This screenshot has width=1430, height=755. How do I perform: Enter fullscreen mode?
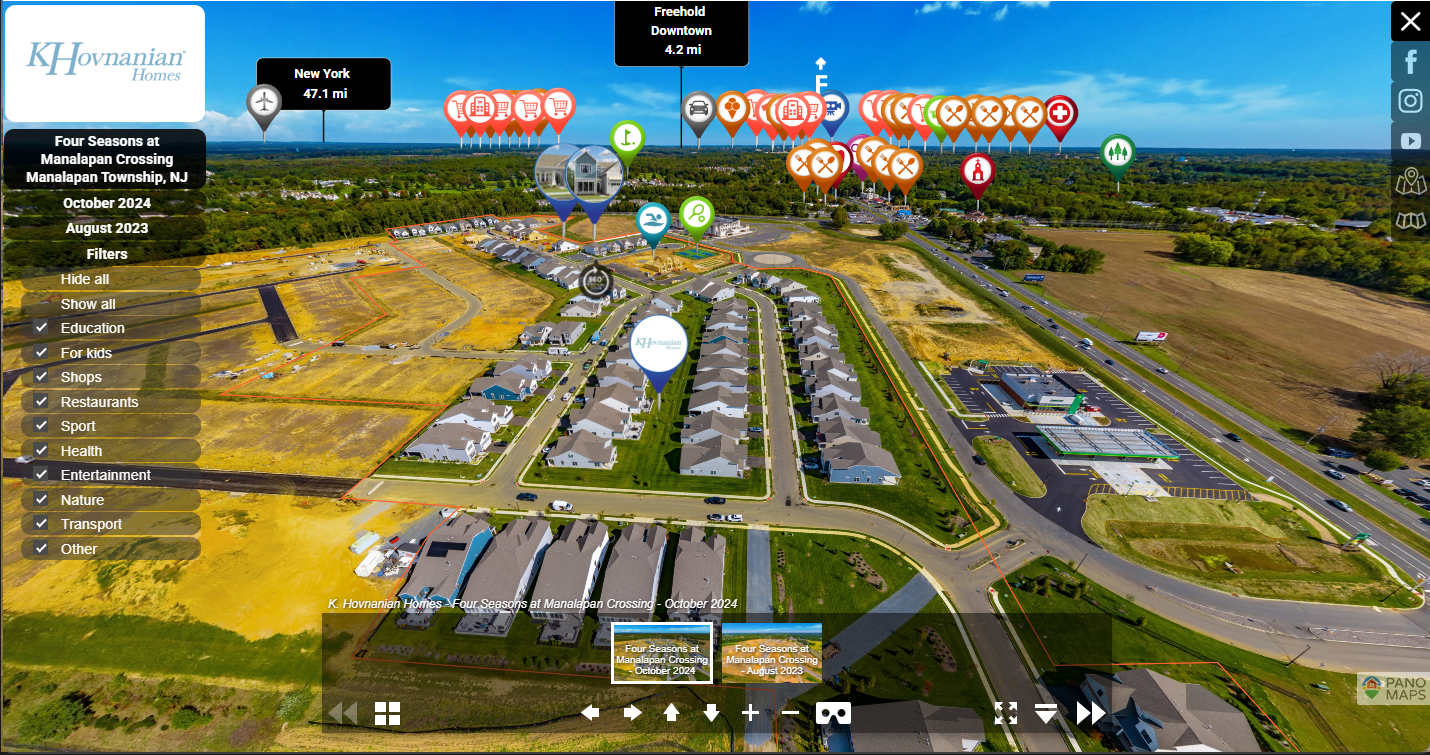tap(1006, 712)
